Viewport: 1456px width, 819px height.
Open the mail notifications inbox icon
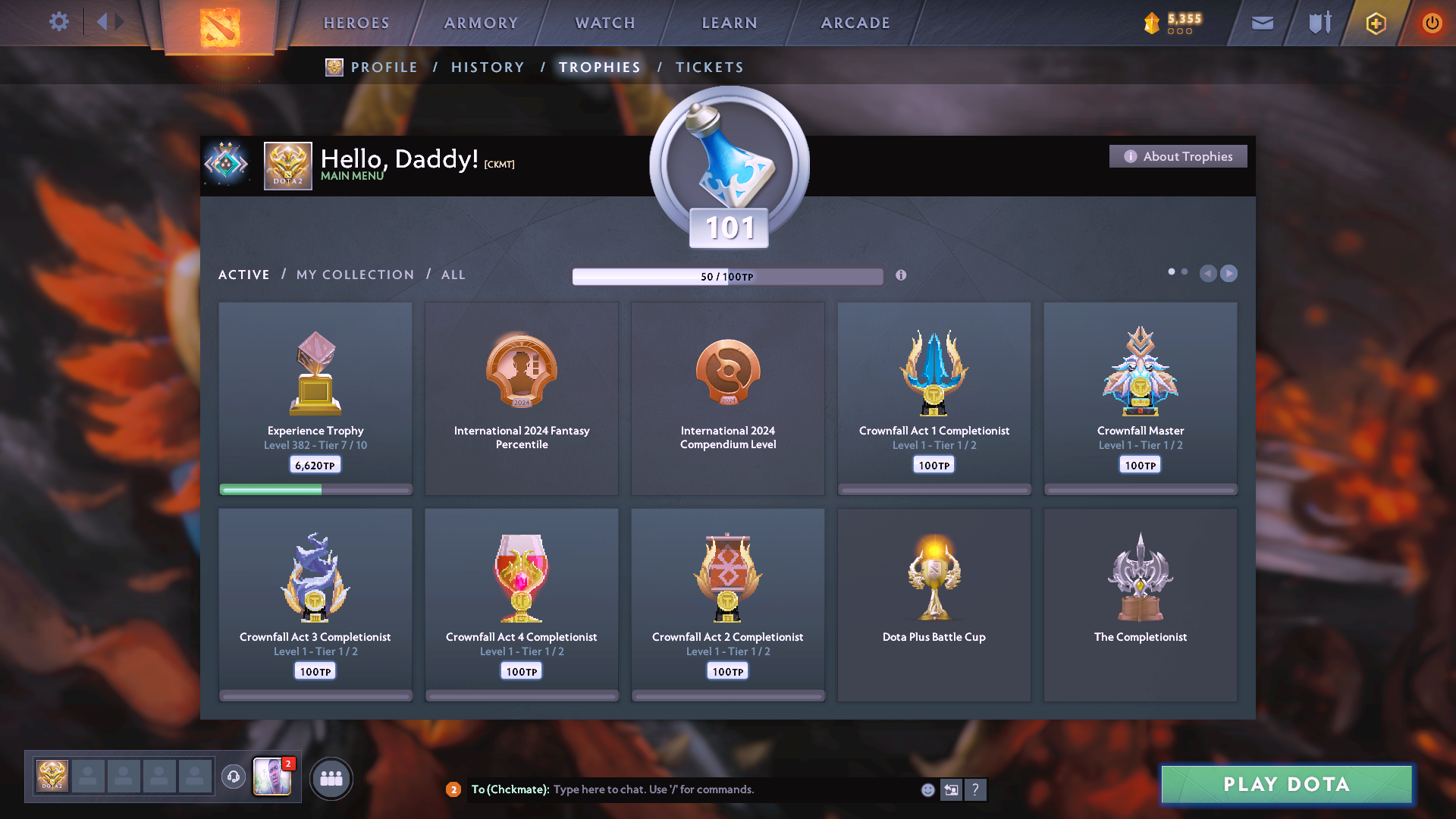click(1262, 23)
